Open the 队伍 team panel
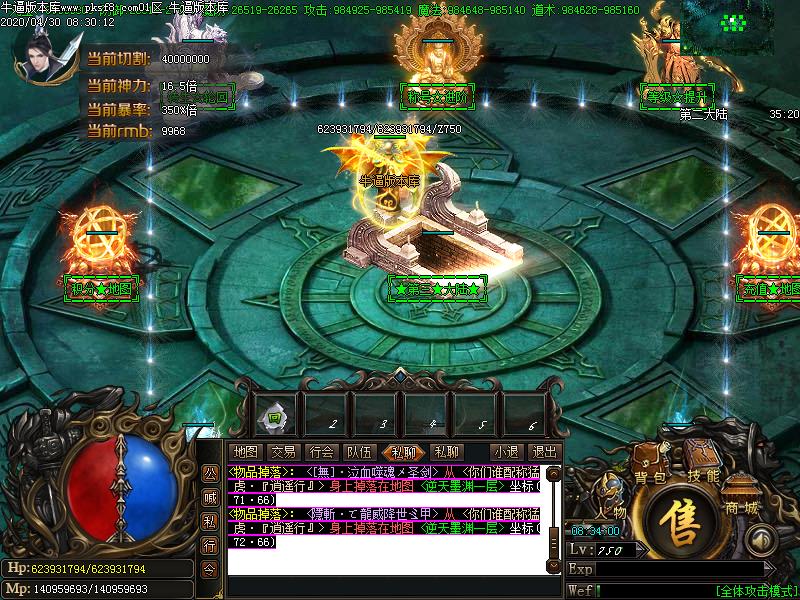This screenshot has width=800, height=600. tap(360, 452)
